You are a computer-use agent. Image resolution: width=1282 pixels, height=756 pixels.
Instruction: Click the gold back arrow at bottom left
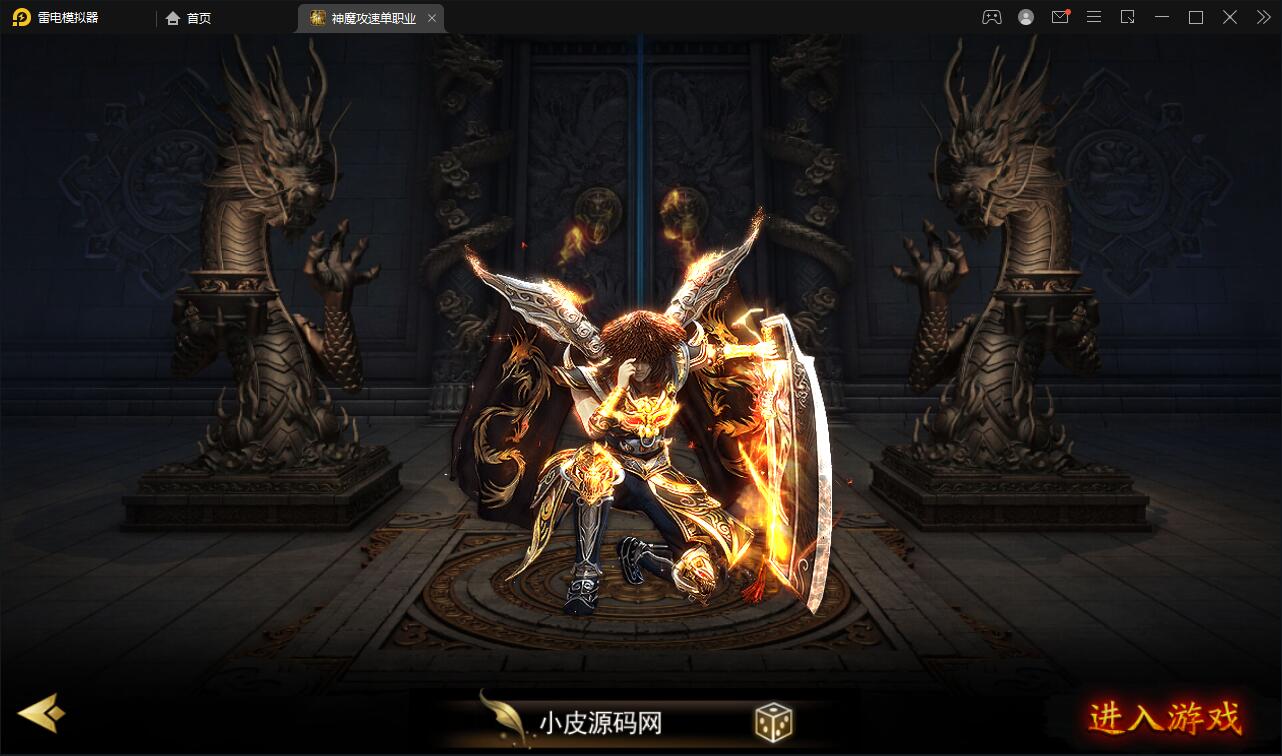click(x=41, y=714)
